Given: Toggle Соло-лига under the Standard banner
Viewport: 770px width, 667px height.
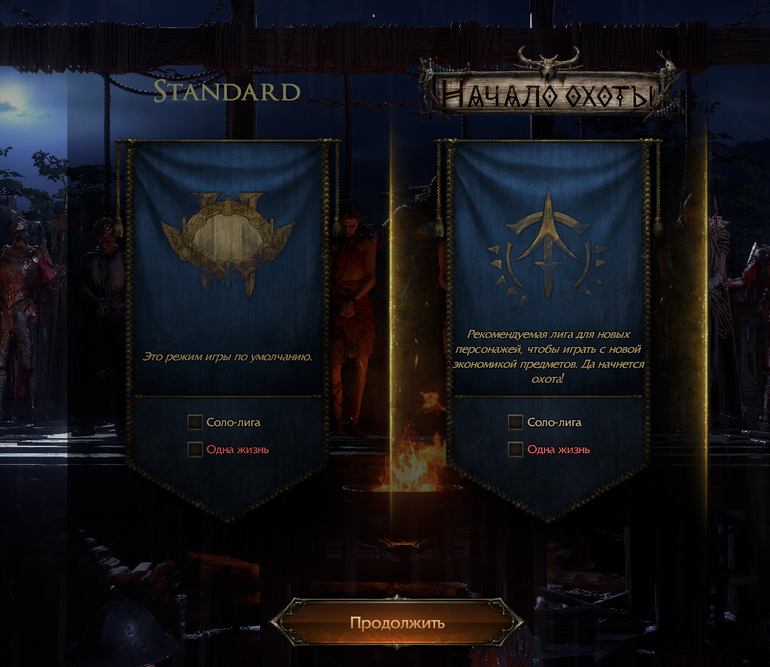Looking at the screenshot, I should (x=196, y=423).
